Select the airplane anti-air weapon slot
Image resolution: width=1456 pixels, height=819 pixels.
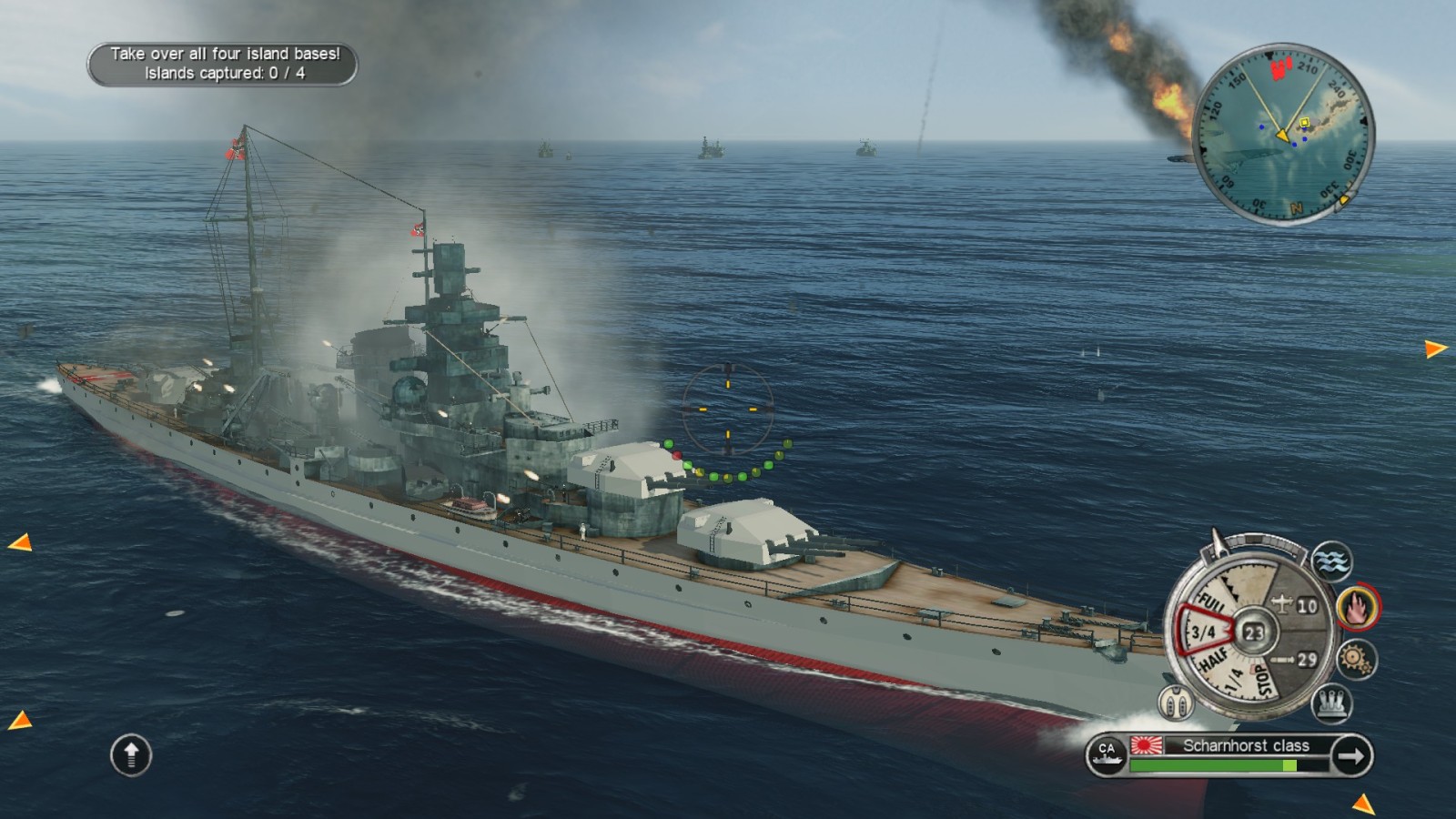tap(1296, 605)
